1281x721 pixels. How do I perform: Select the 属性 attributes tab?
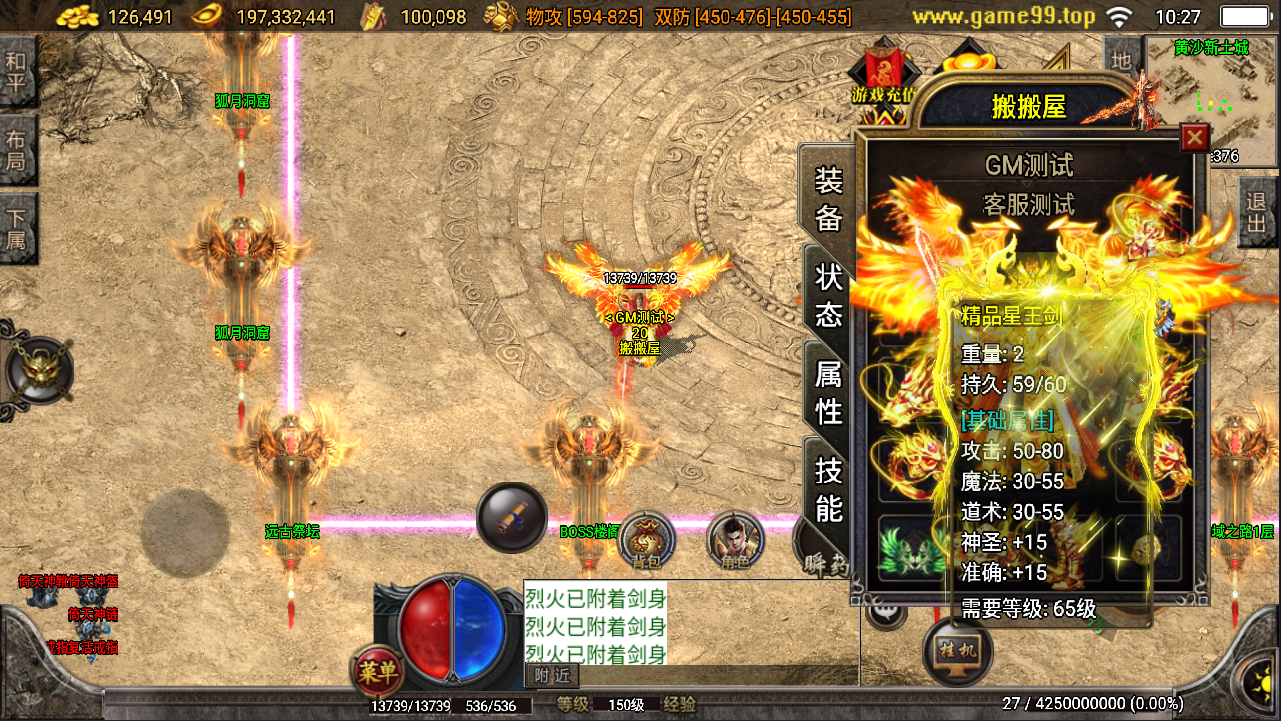pyautogui.click(x=829, y=392)
